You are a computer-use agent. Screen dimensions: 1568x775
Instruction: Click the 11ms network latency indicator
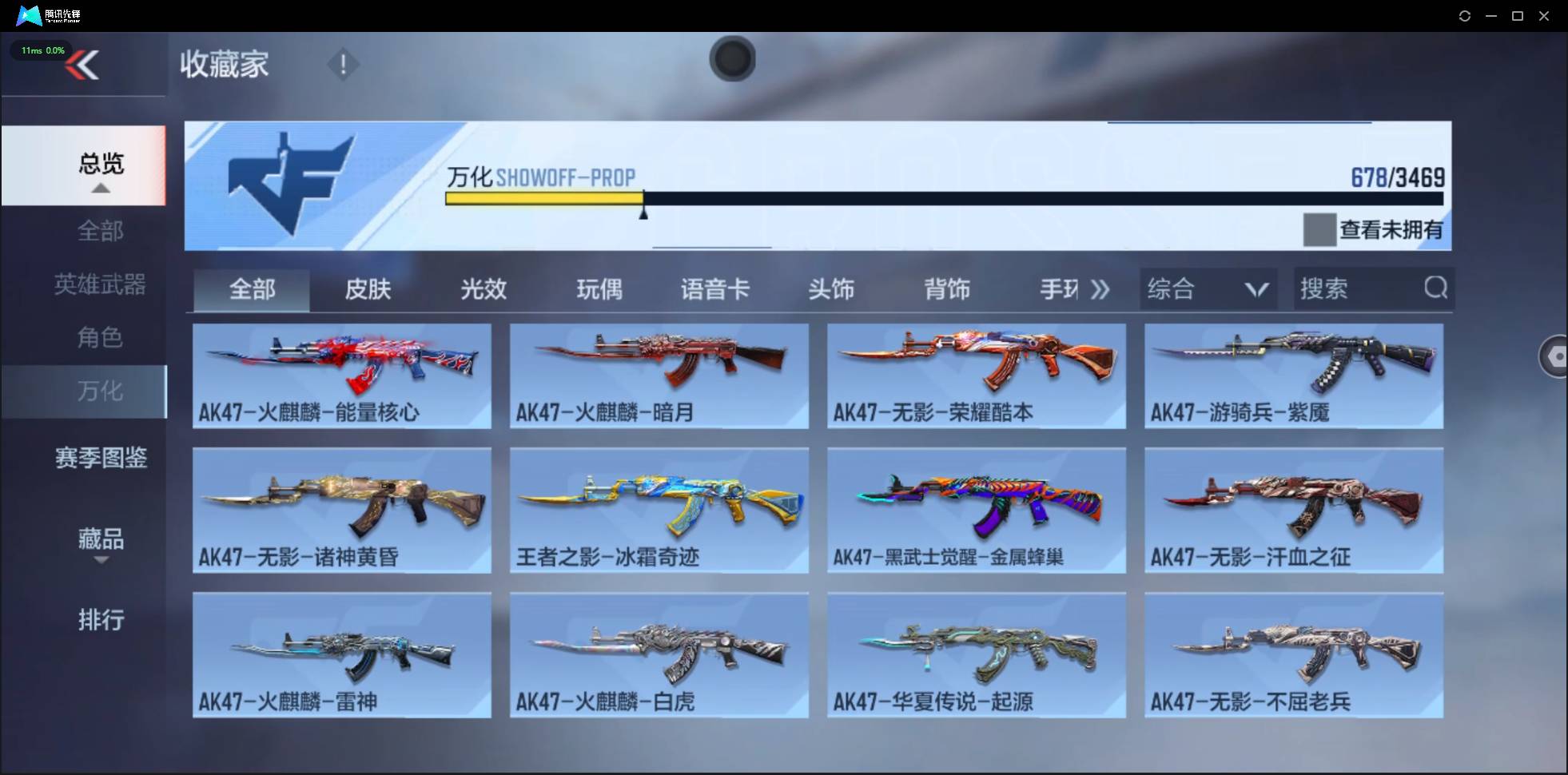pyautogui.click(x=42, y=50)
